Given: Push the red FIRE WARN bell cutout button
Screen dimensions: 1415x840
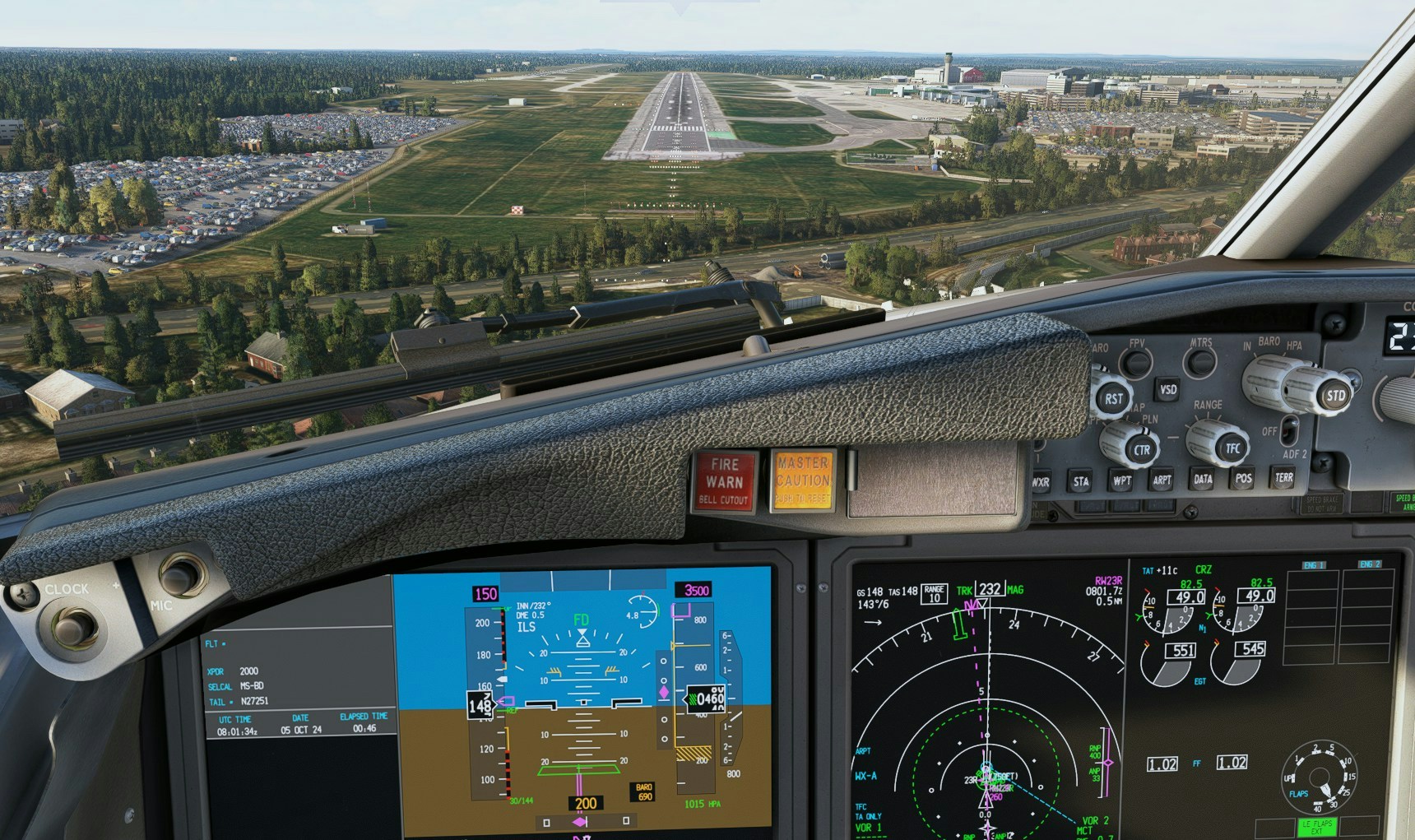Looking at the screenshot, I should [724, 481].
